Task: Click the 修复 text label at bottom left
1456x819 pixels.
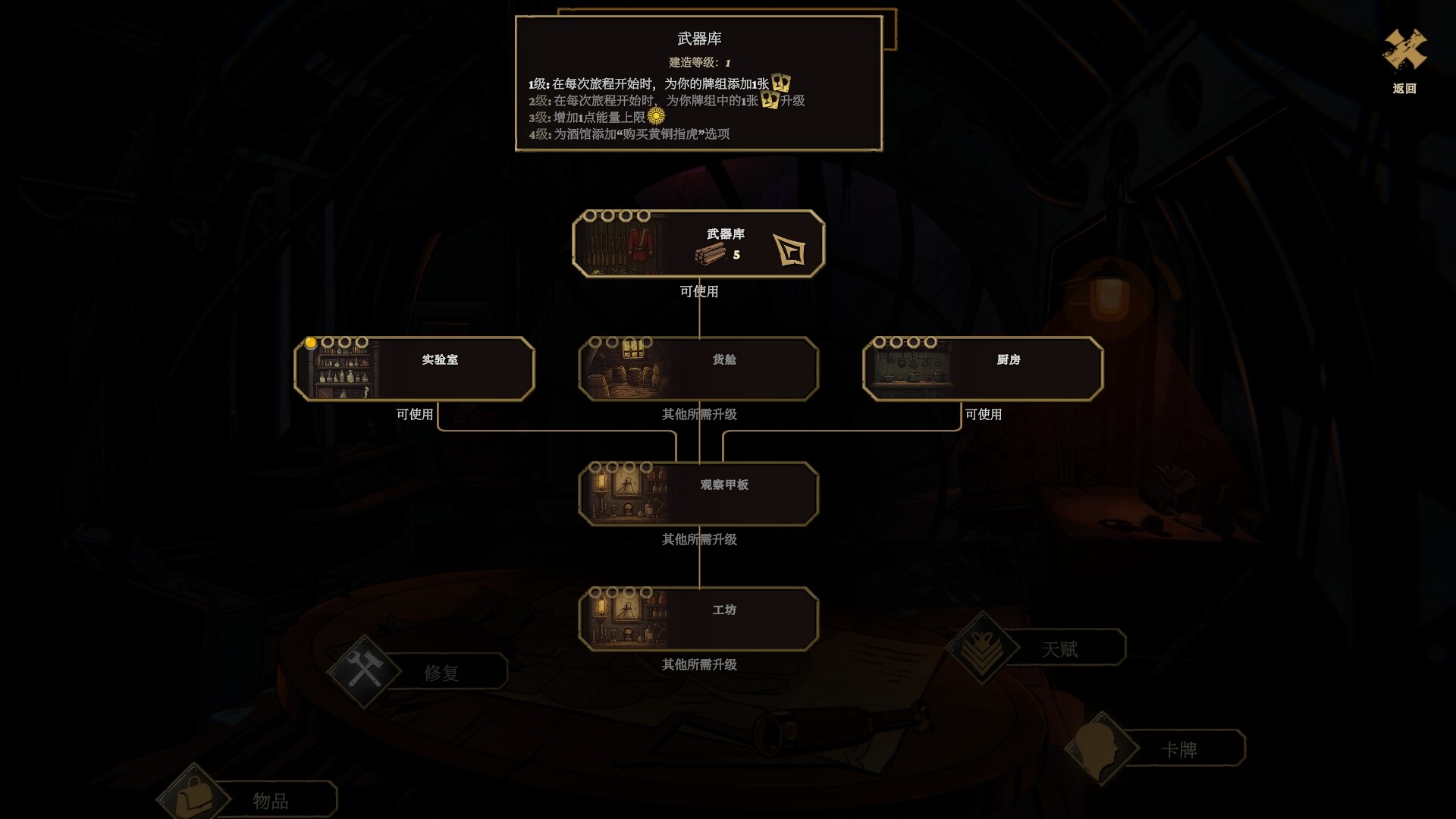Action: pos(440,670)
